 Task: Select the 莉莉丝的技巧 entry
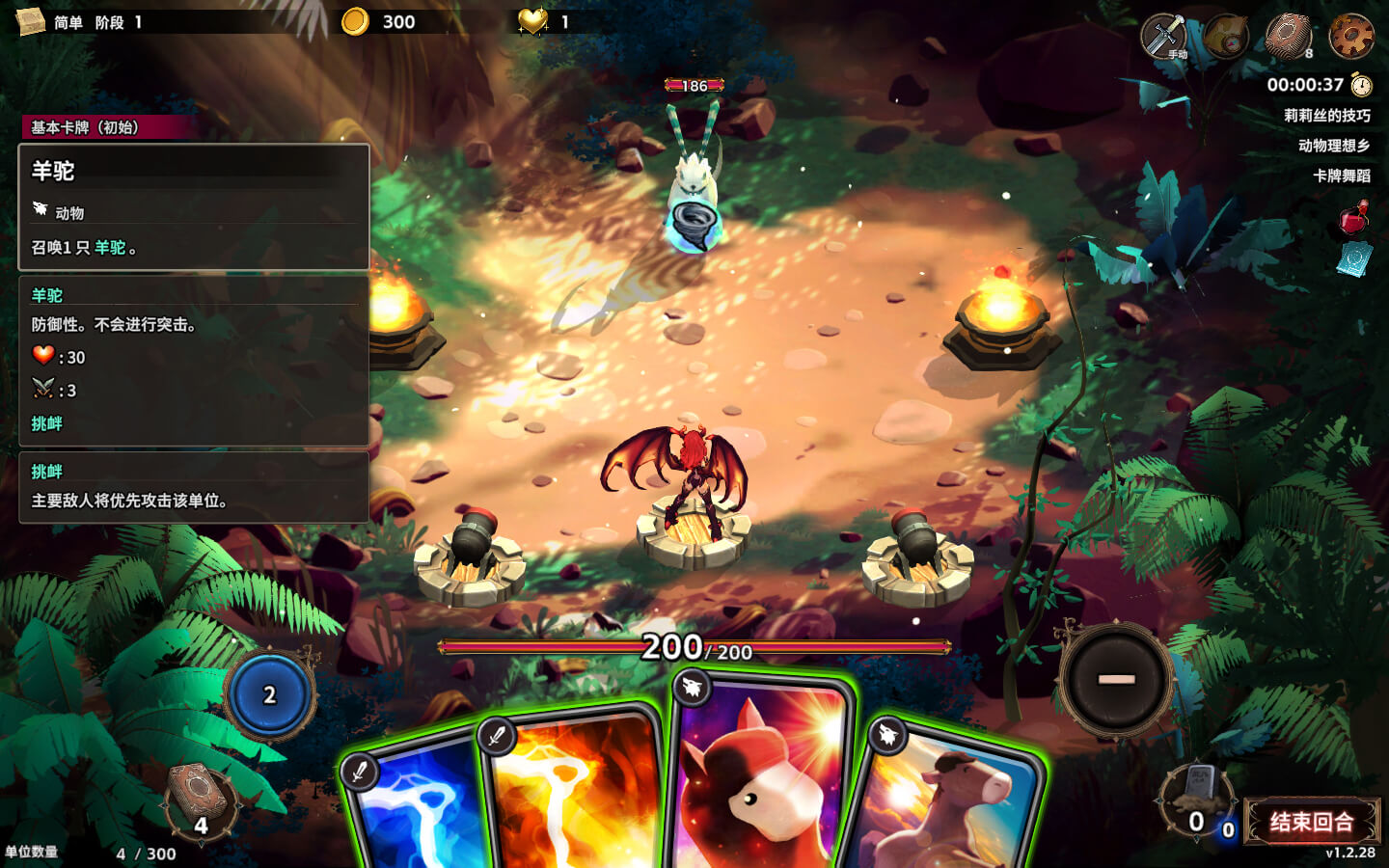coord(1326,116)
